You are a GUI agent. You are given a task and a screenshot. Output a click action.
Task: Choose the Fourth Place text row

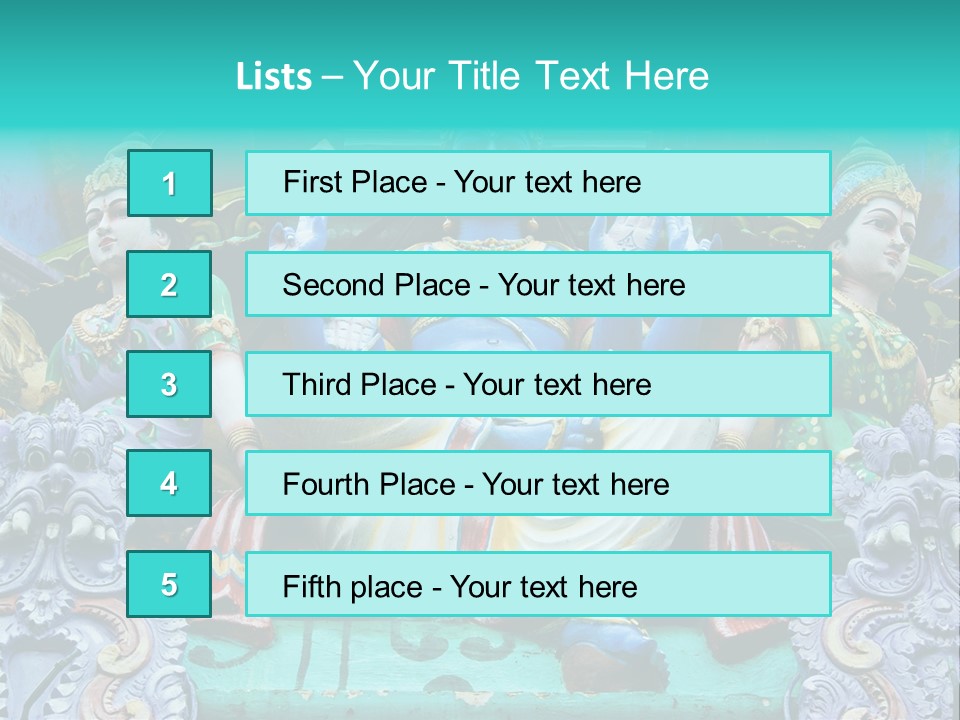[x=538, y=483]
